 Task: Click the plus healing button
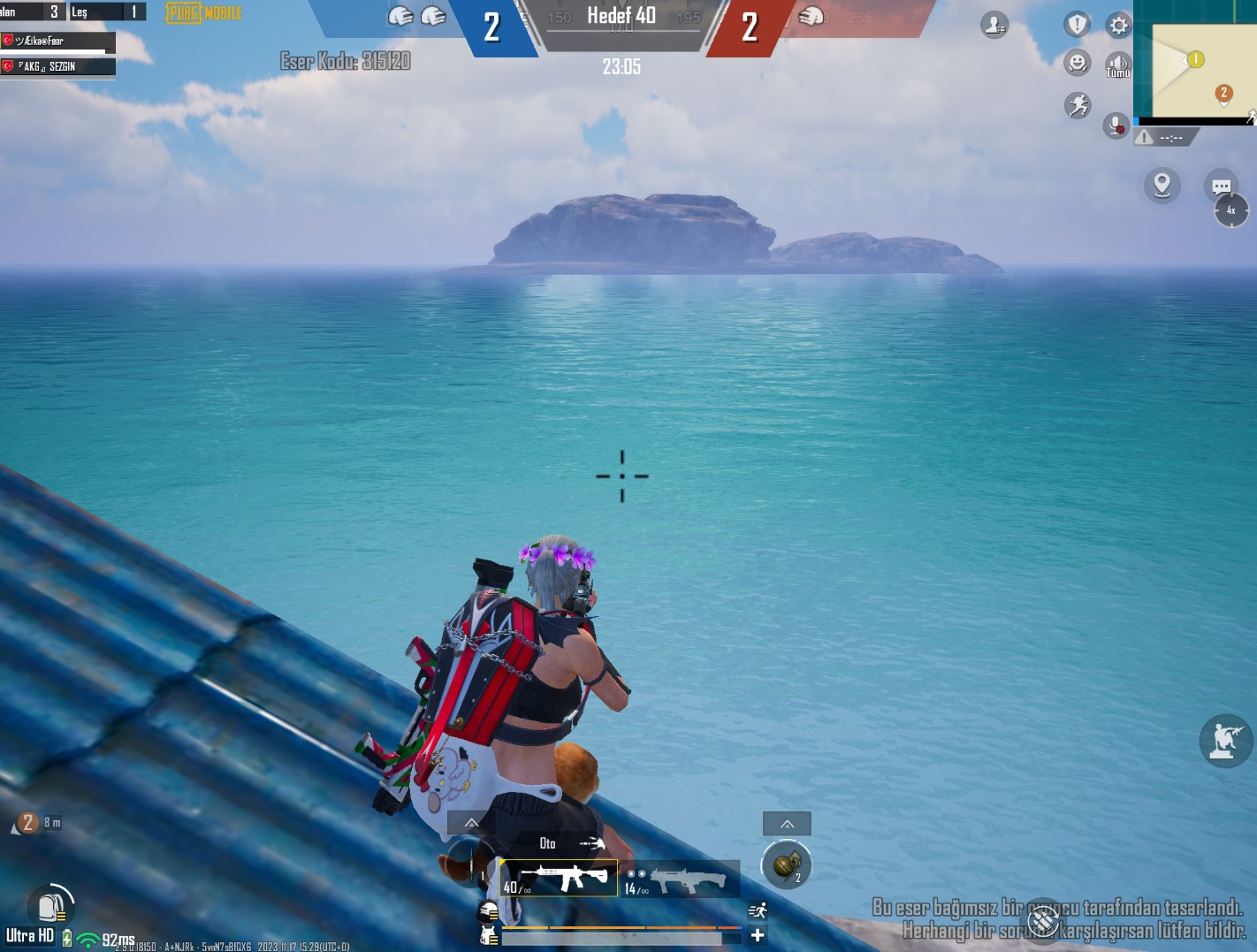[x=758, y=935]
